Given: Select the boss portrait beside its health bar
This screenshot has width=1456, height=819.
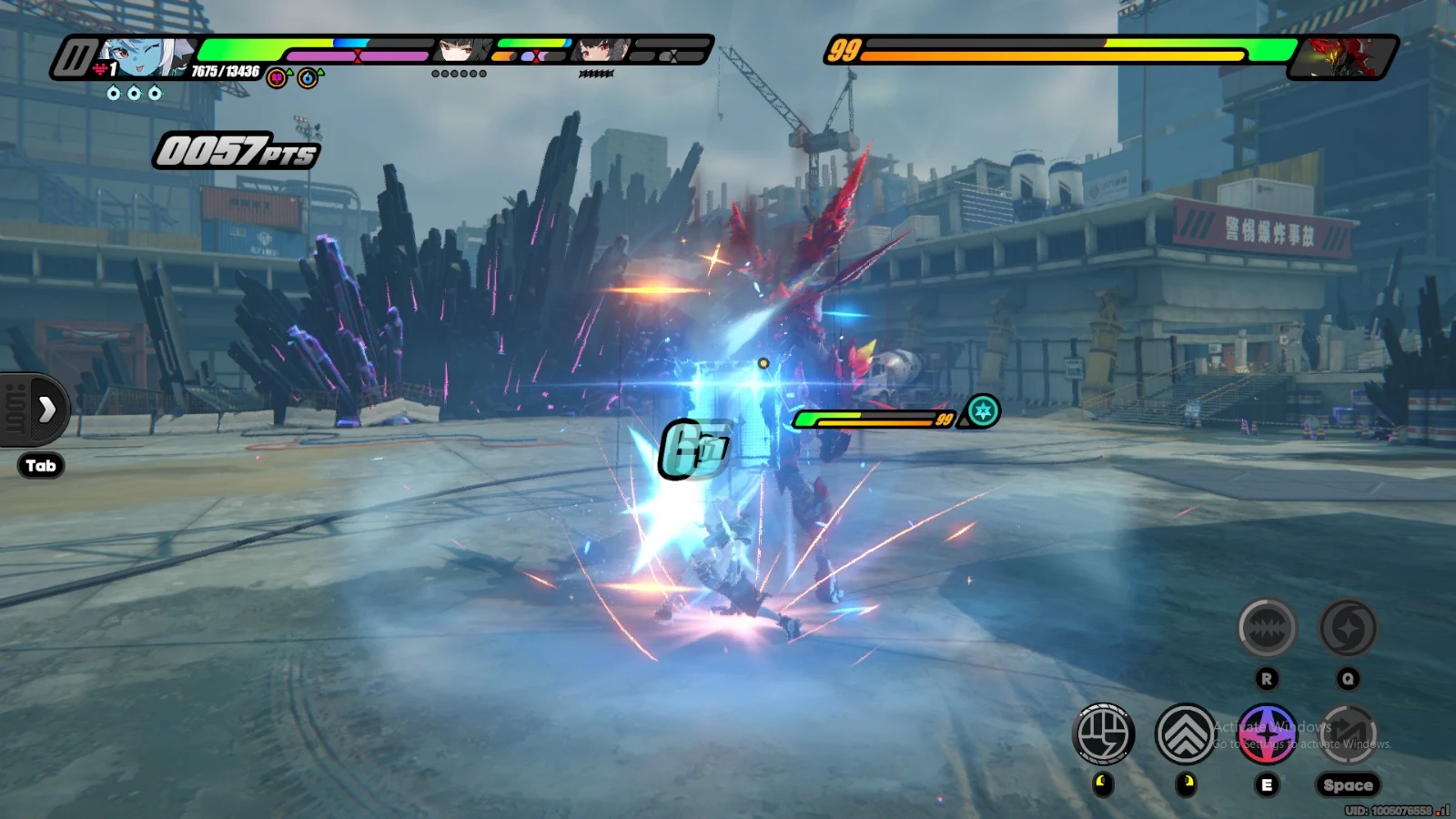Looking at the screenshot, I should [x=1340, y=56].
